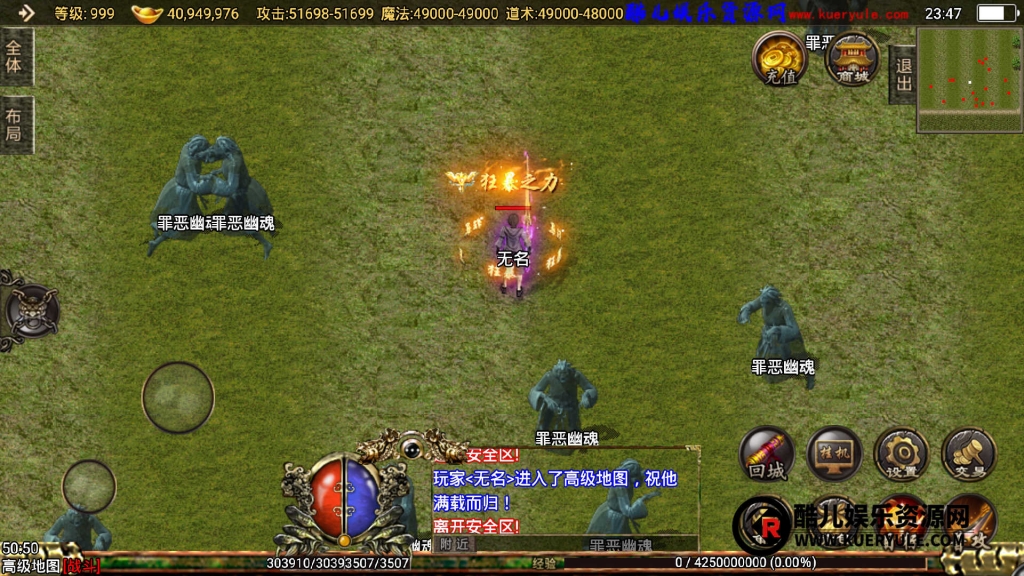
Task: Click the gold ingot currency icon
Action: [147, 14]
